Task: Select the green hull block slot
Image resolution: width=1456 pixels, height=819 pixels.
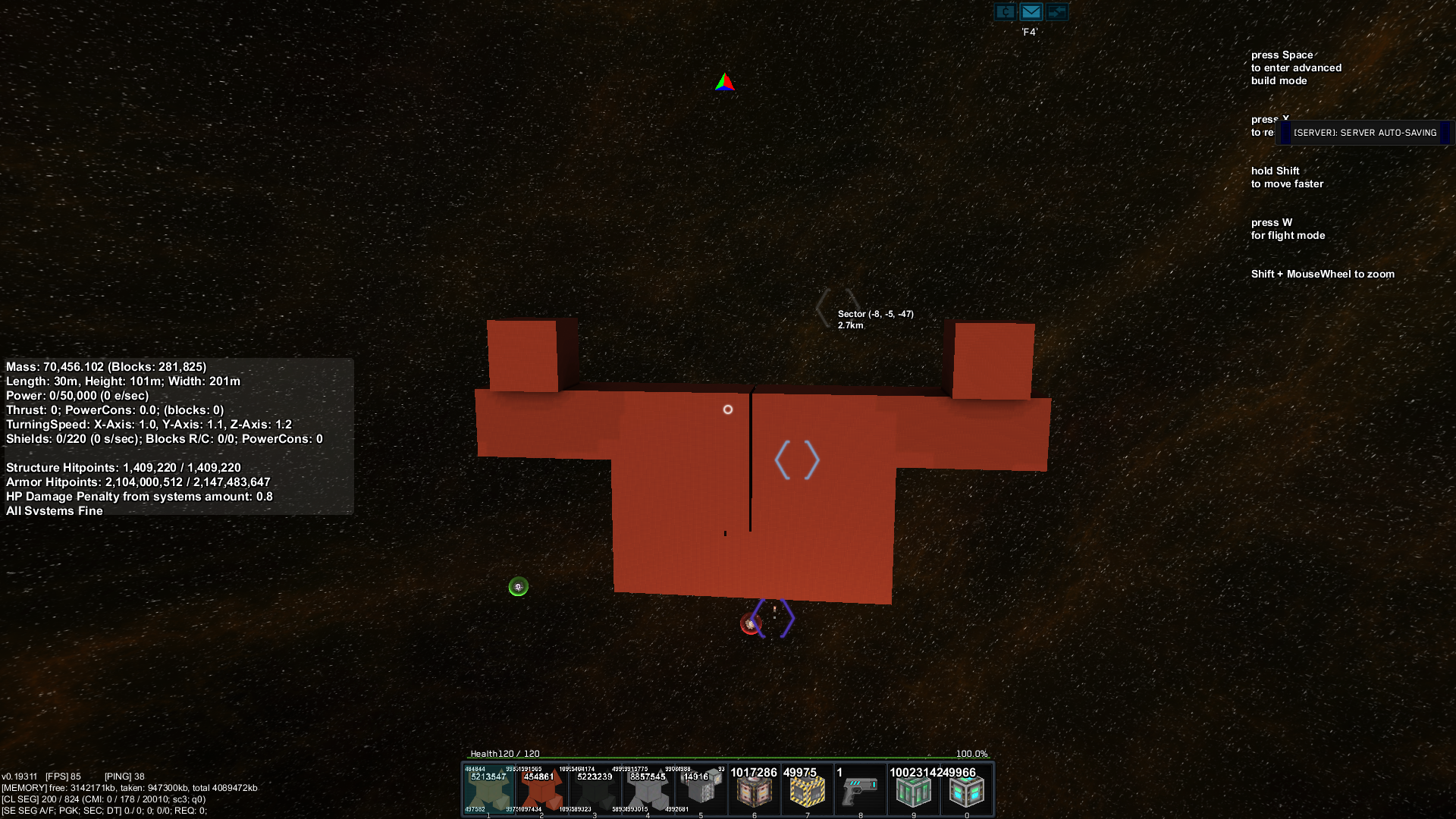Action: click(488, 790)
